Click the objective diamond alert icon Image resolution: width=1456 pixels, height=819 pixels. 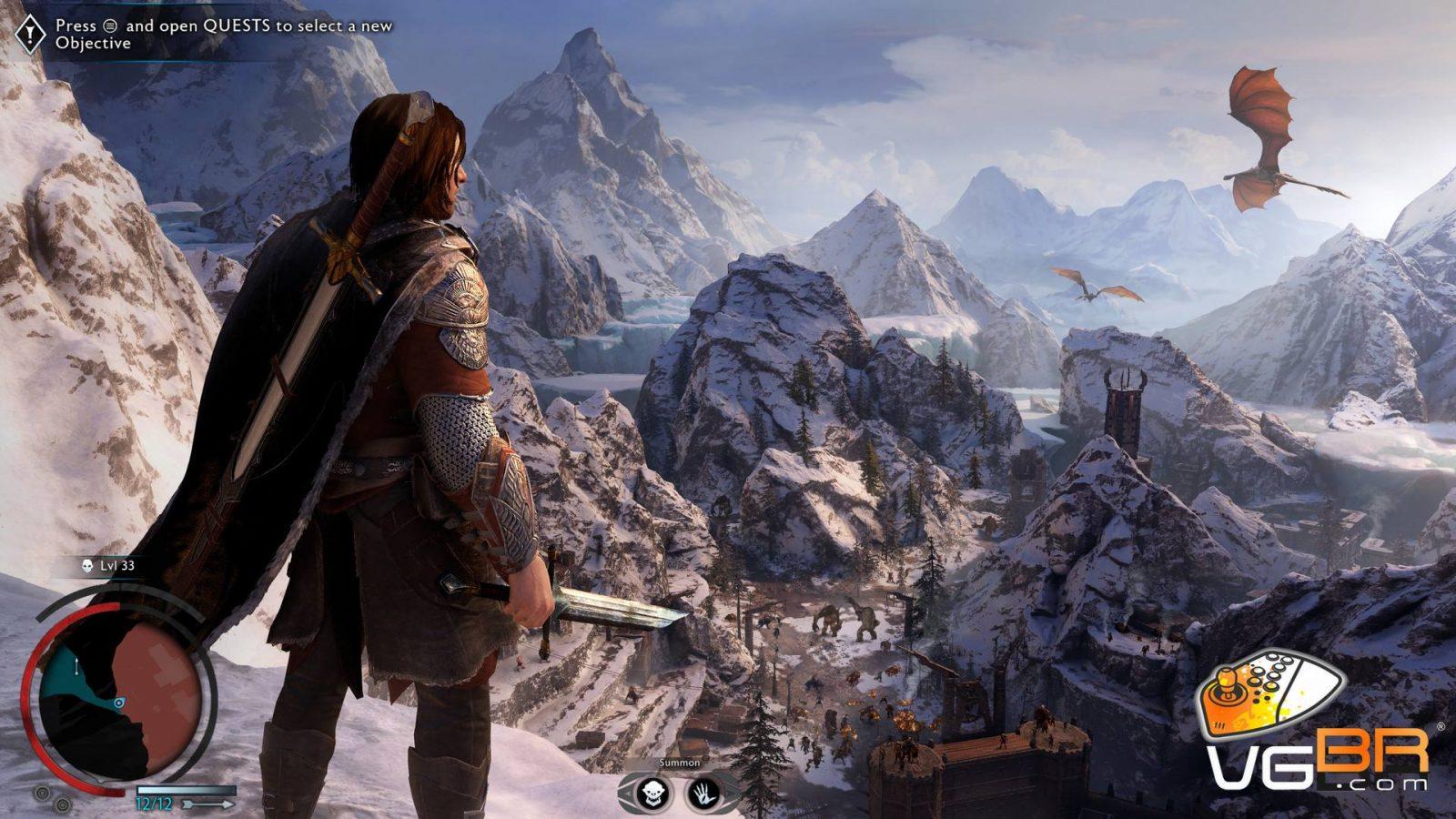tap(30, 35)
